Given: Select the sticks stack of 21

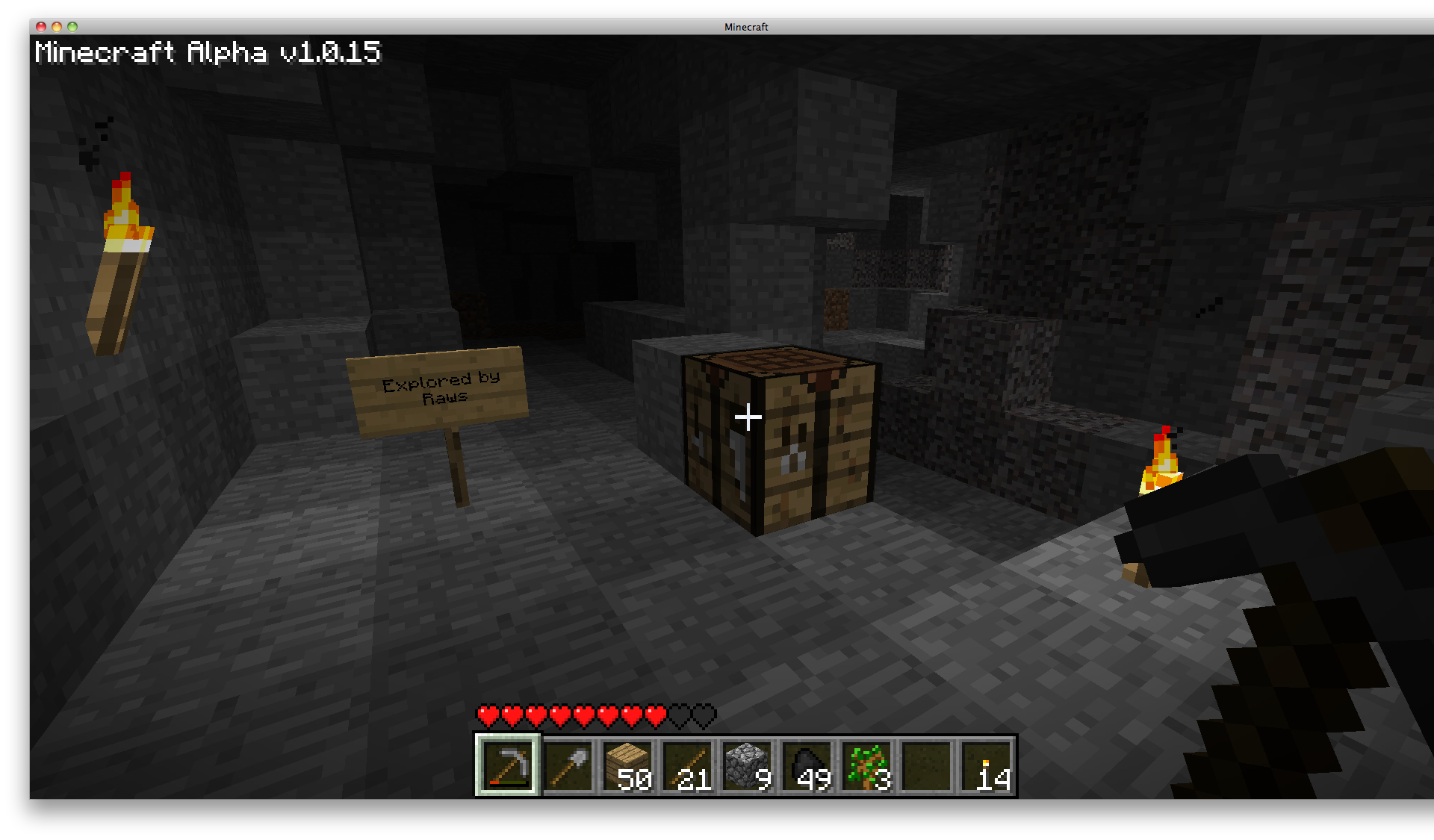Looking at the screenshot, I should tap(687, 765).
